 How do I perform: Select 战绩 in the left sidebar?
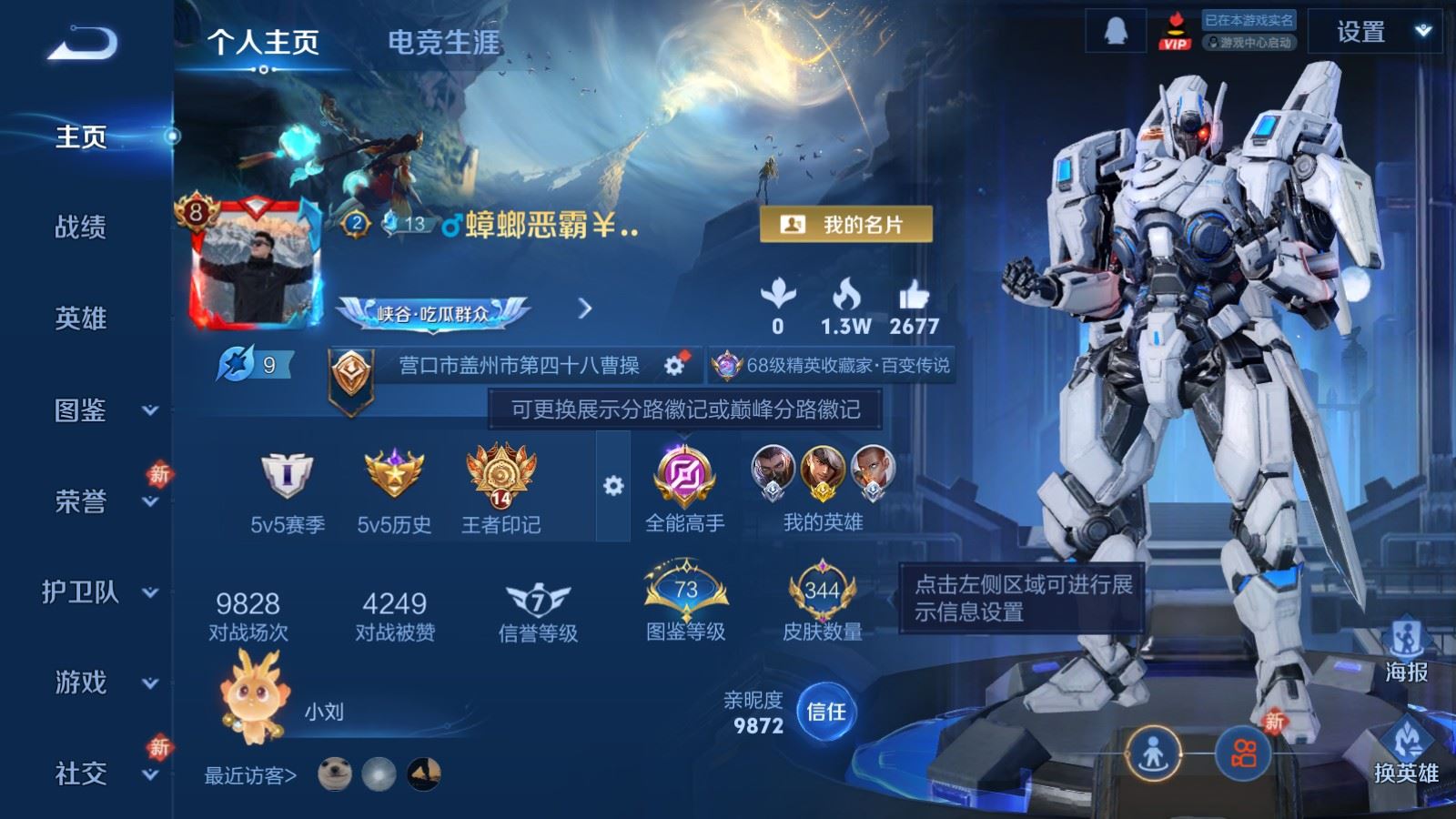point(80,228)
